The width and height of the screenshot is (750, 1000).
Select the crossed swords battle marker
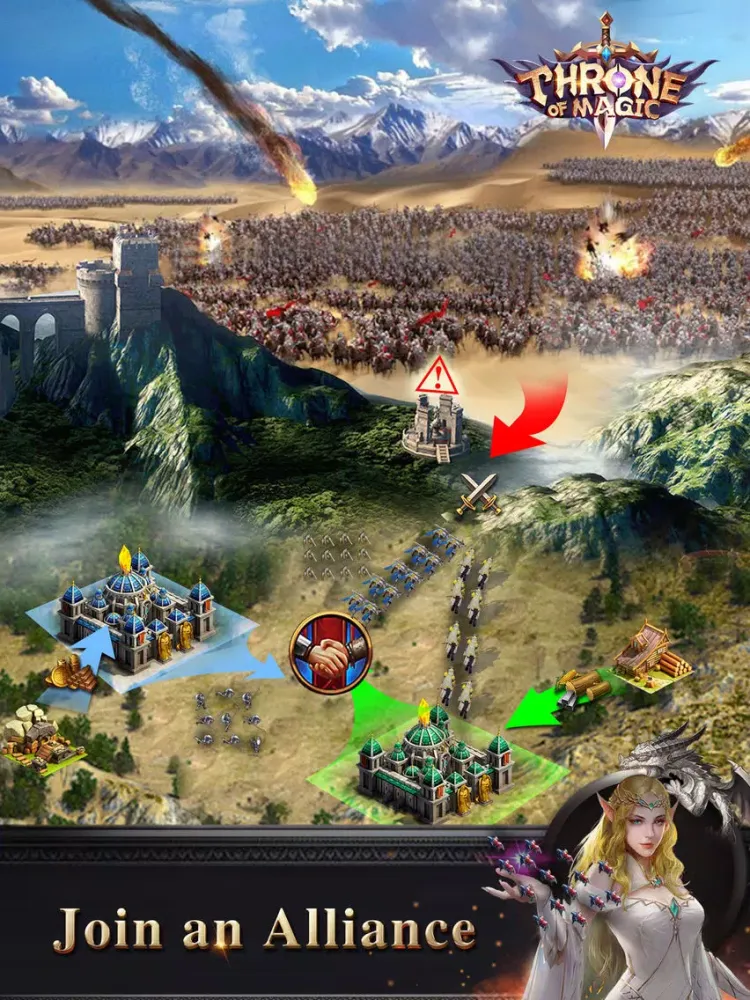click(477, 495)
